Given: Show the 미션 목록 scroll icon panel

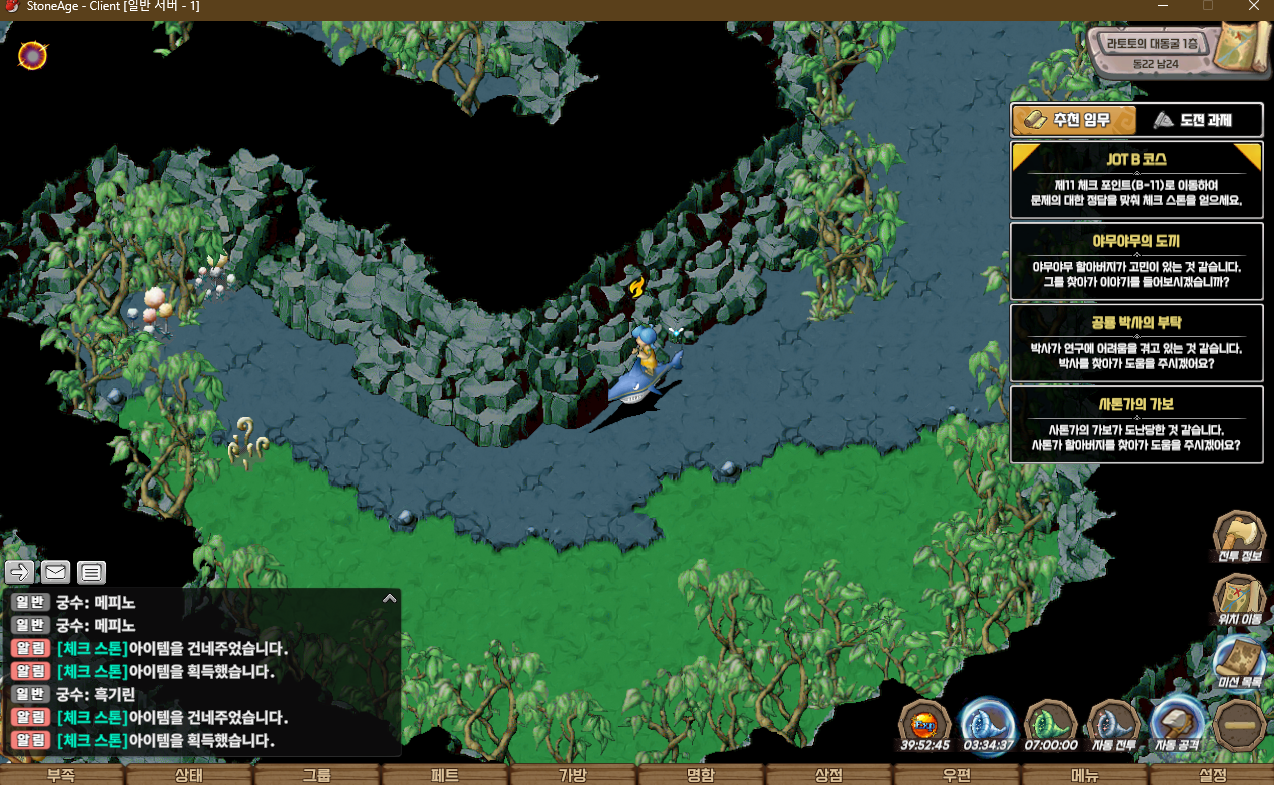Looking at the screenshot, I should tap(1239, 664).
